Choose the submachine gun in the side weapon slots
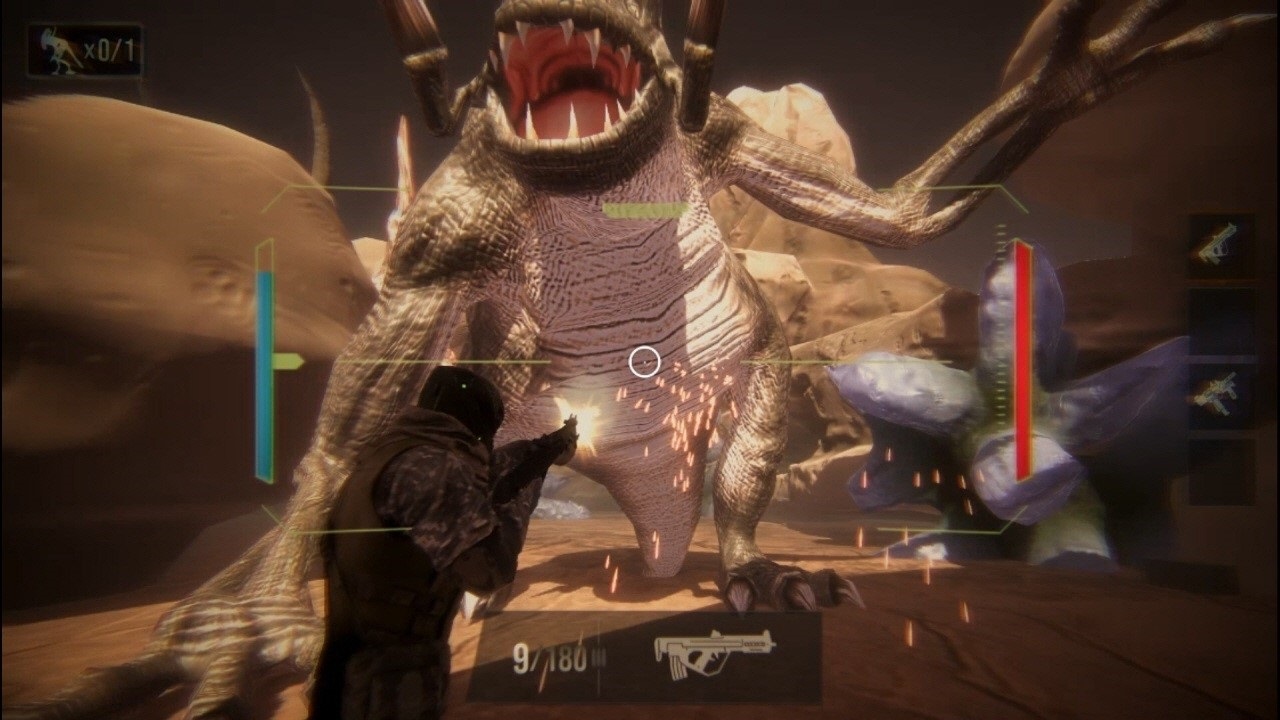 [x=1219, y=391]
